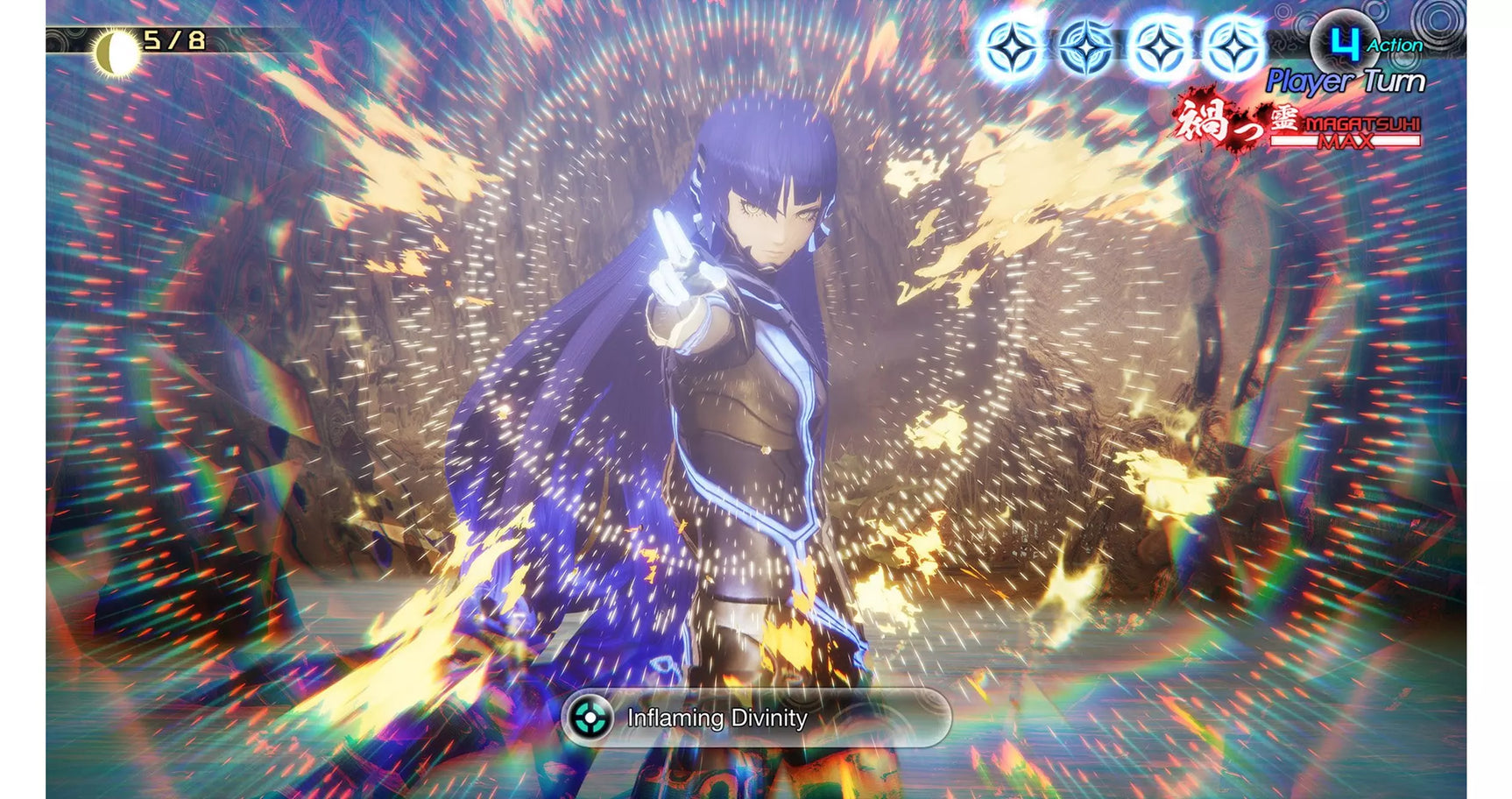Click the MAGATSUHI MAX label
Screen dimensions: 1512x799
[1360, 131]
